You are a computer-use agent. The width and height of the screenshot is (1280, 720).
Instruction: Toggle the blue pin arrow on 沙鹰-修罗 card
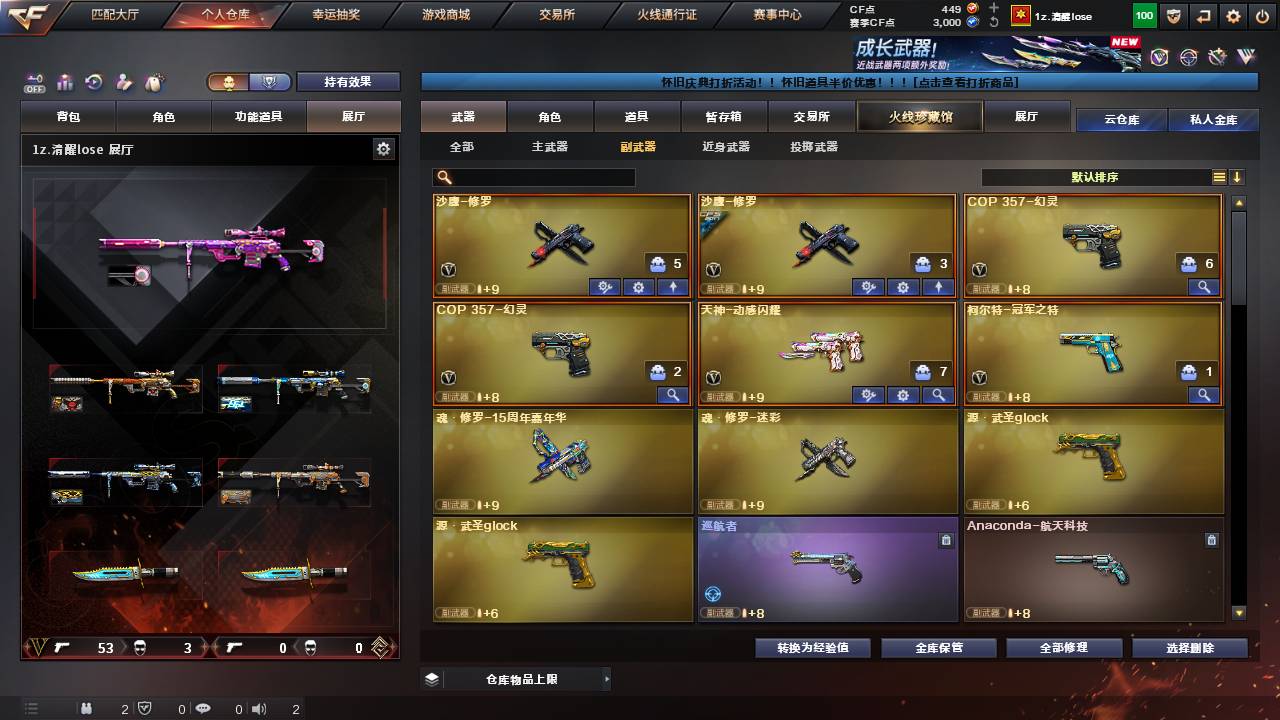pyautogui.click(x=672, y=287)
